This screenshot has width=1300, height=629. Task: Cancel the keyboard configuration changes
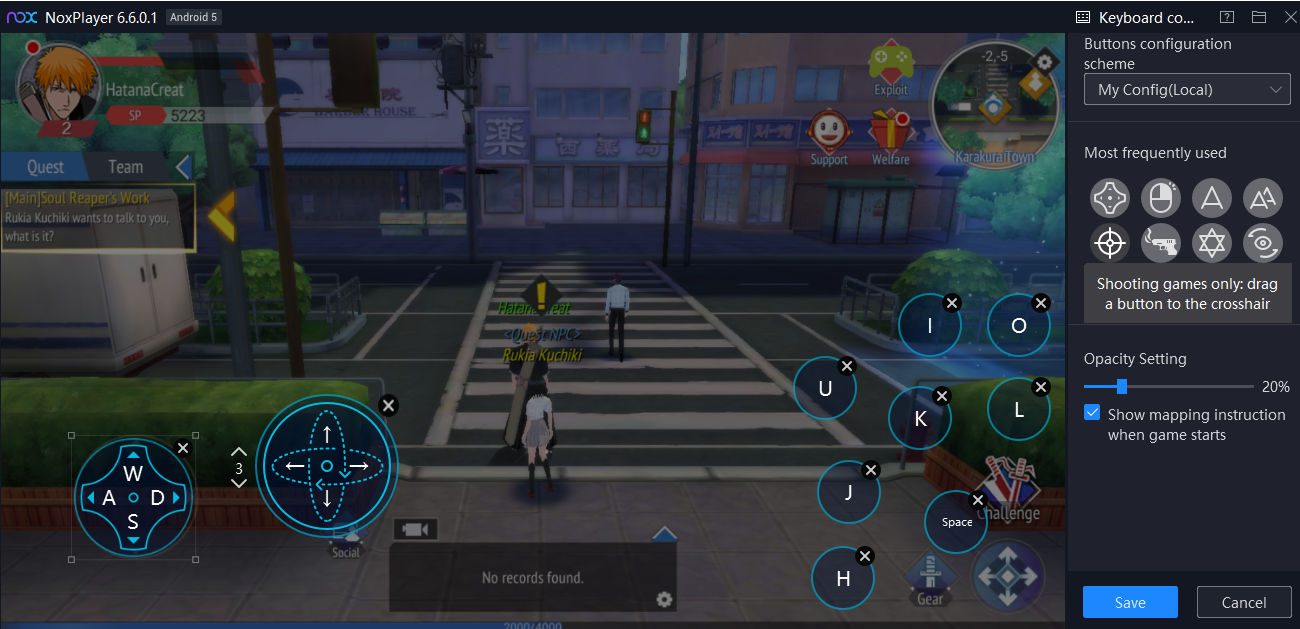(1244, 602)
